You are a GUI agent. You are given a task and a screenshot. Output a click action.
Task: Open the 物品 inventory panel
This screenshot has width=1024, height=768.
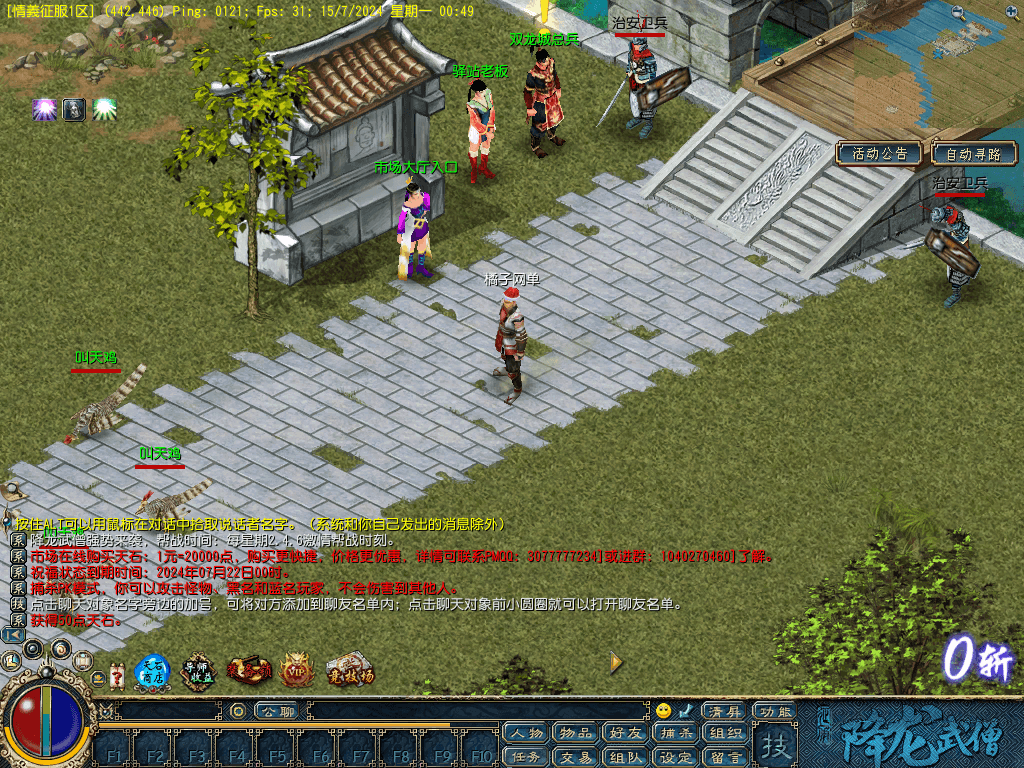pyautogui.click(x=576, y=734)
